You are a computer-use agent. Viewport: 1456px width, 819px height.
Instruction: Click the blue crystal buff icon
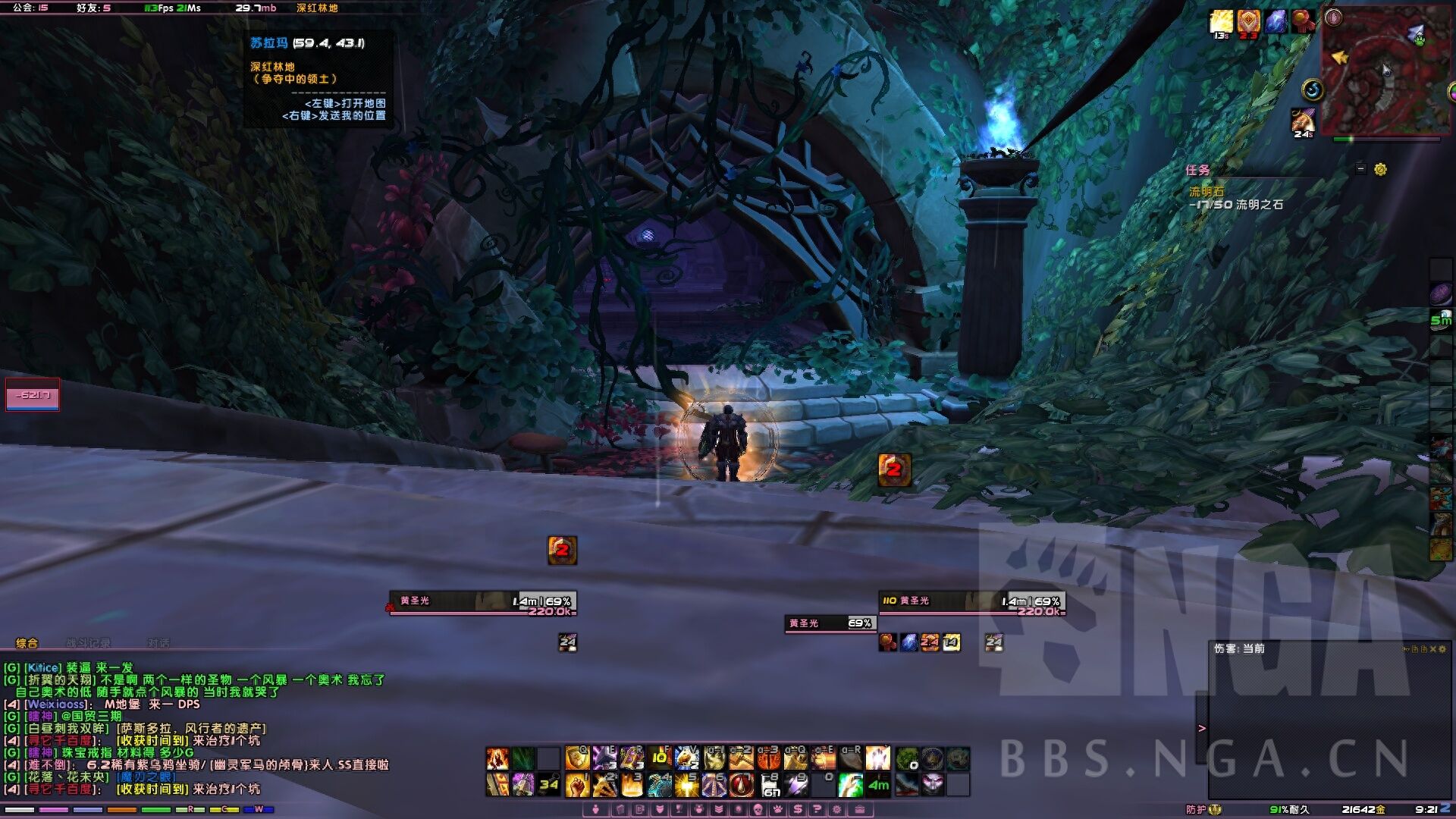click(x=1276, y=21)
